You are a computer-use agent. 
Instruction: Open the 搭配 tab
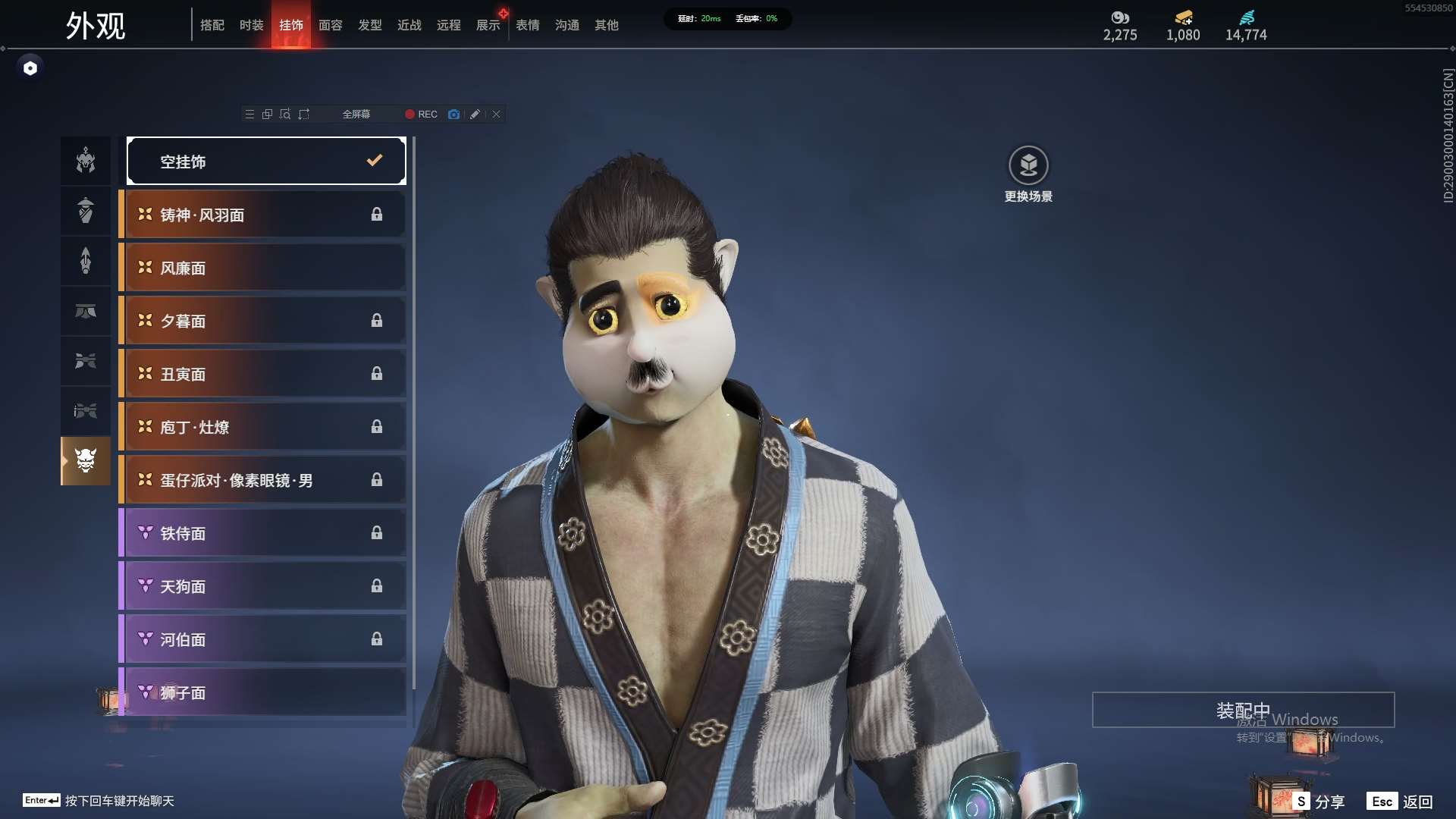tap(212, 25)
